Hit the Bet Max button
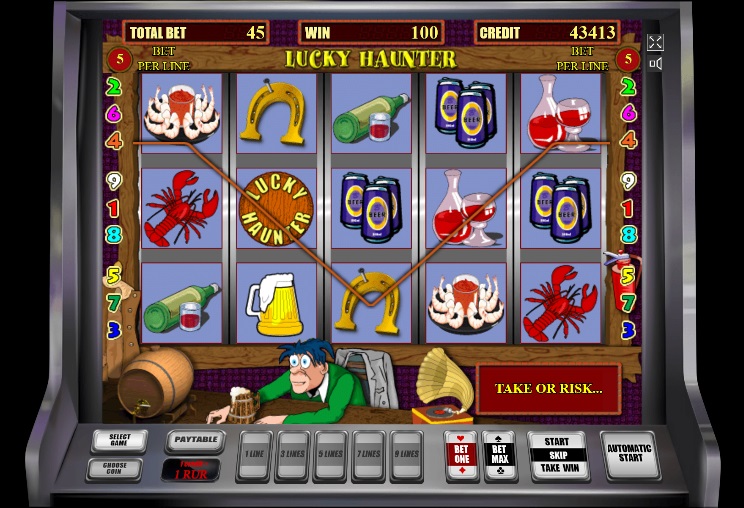The image size is (744, 508). [x=498, y=454]
